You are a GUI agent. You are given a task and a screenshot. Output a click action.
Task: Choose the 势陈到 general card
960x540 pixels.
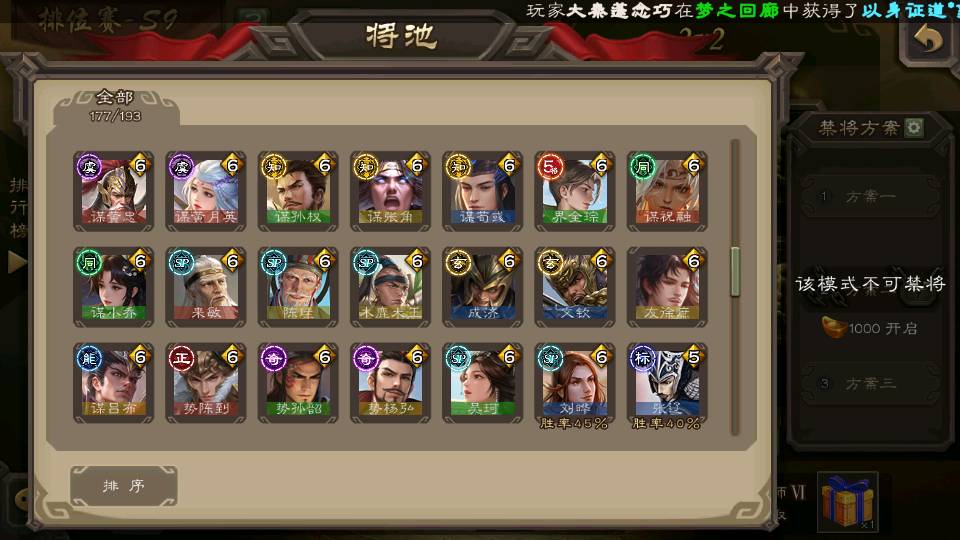(x=205, y=382)
